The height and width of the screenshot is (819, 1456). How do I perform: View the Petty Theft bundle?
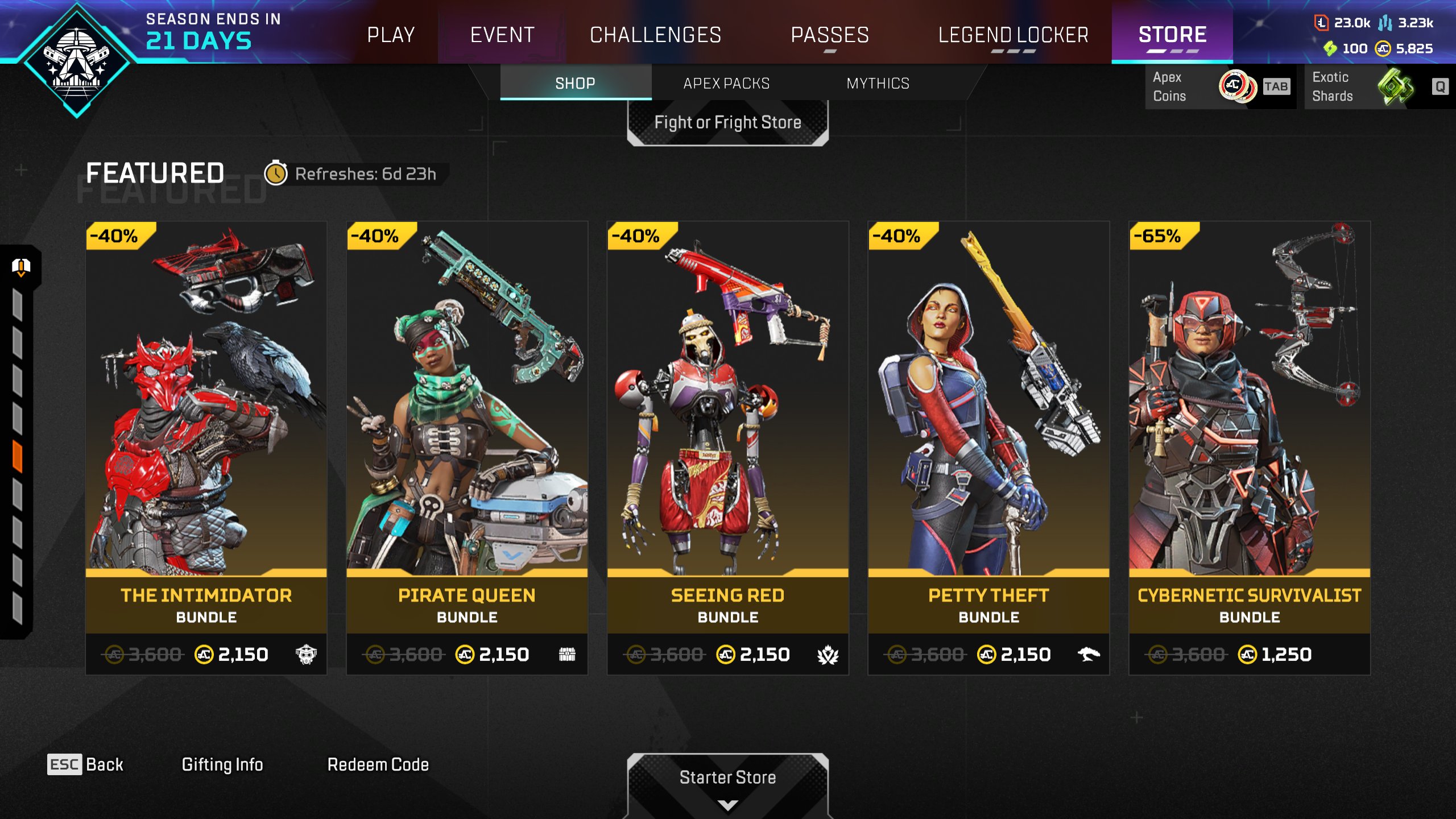tap(988, 448)
